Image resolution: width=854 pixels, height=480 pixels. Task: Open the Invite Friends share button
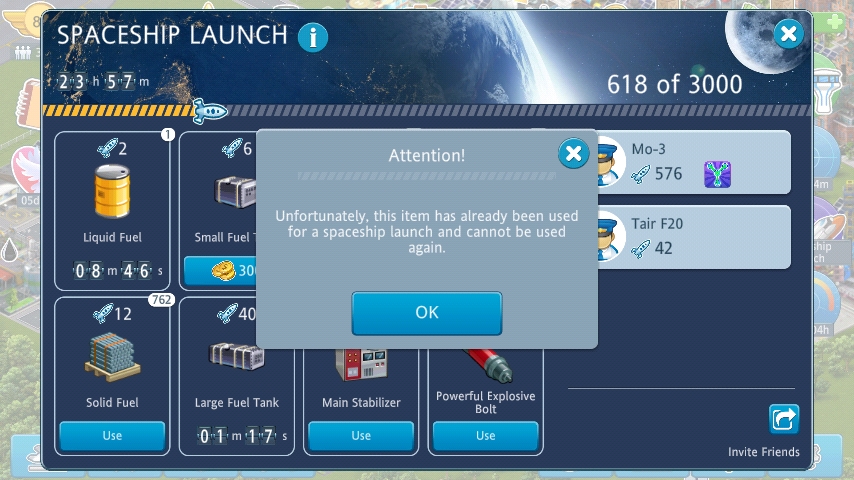[x=783, y=419]
